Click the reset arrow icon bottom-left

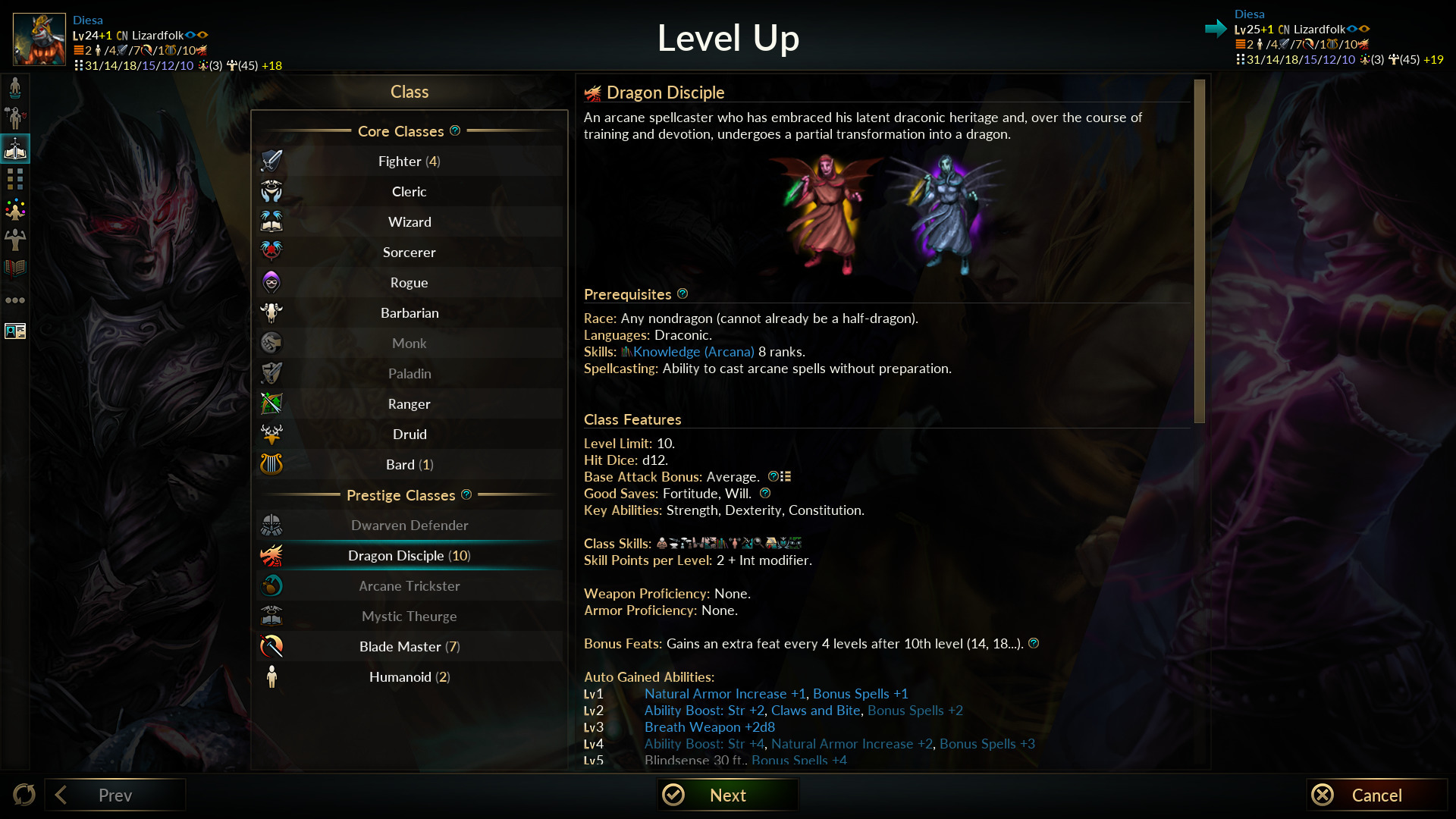pos(24,795)
